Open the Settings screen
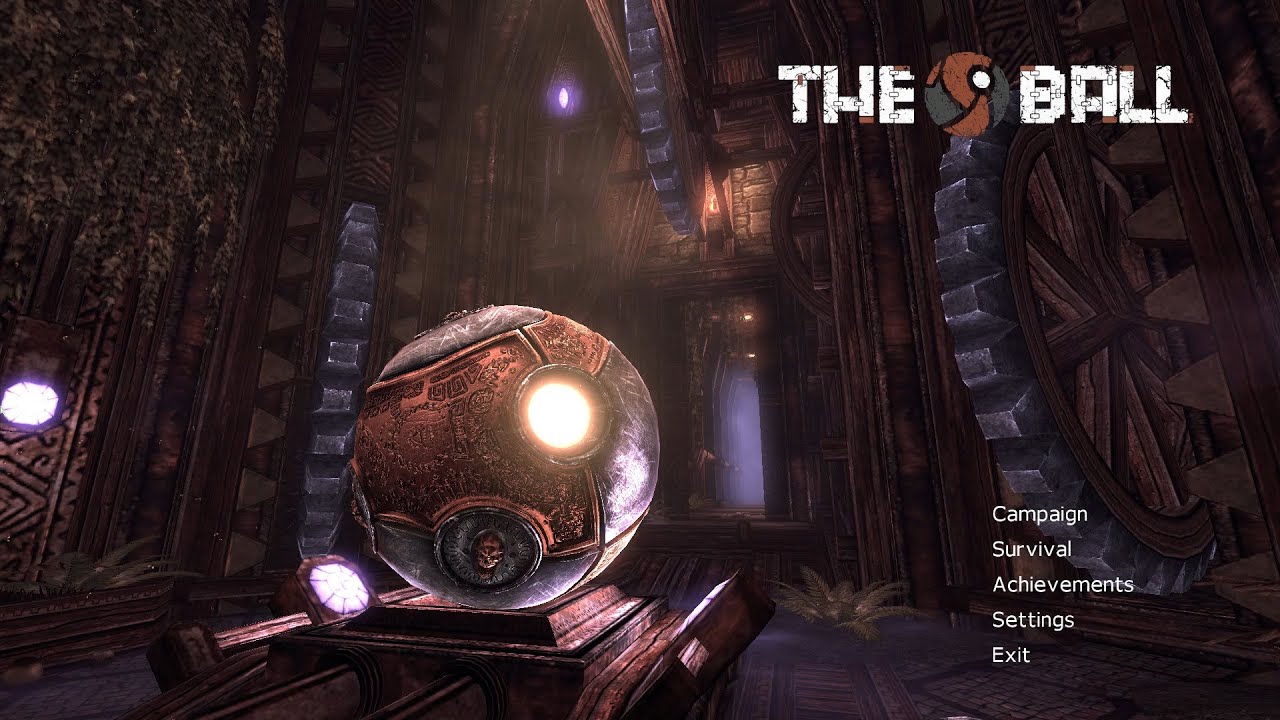Image resolution: width=1280 pixels, height=720 pixels. click(x=1031, y=619)
